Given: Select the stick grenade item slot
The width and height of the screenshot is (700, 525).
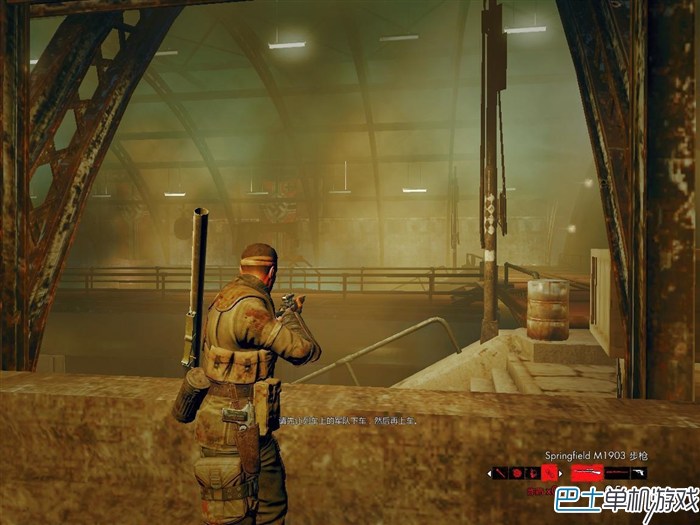Looking at the screenshot, I should 499,473.
